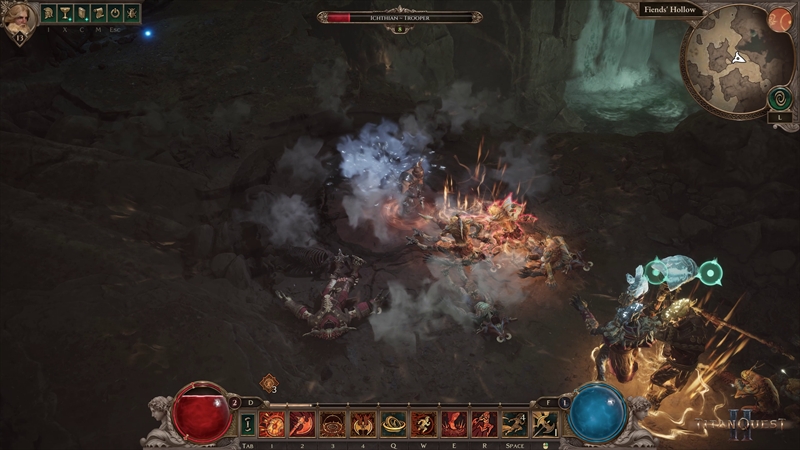The height and width of the screenshot is (450, 800).
Task: Trigger the red warrior figure skill
Action: 484,424
